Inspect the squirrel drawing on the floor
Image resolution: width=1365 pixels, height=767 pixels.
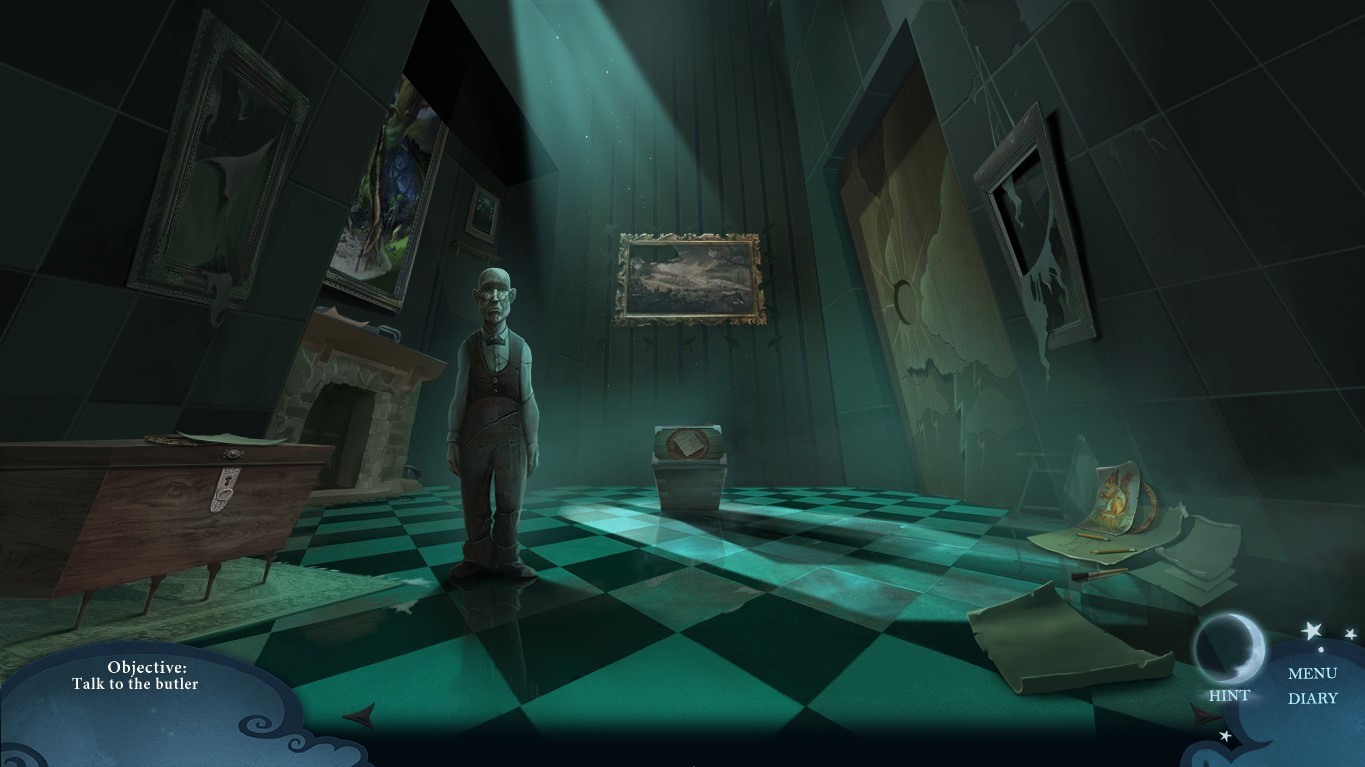coord(1114,495)
